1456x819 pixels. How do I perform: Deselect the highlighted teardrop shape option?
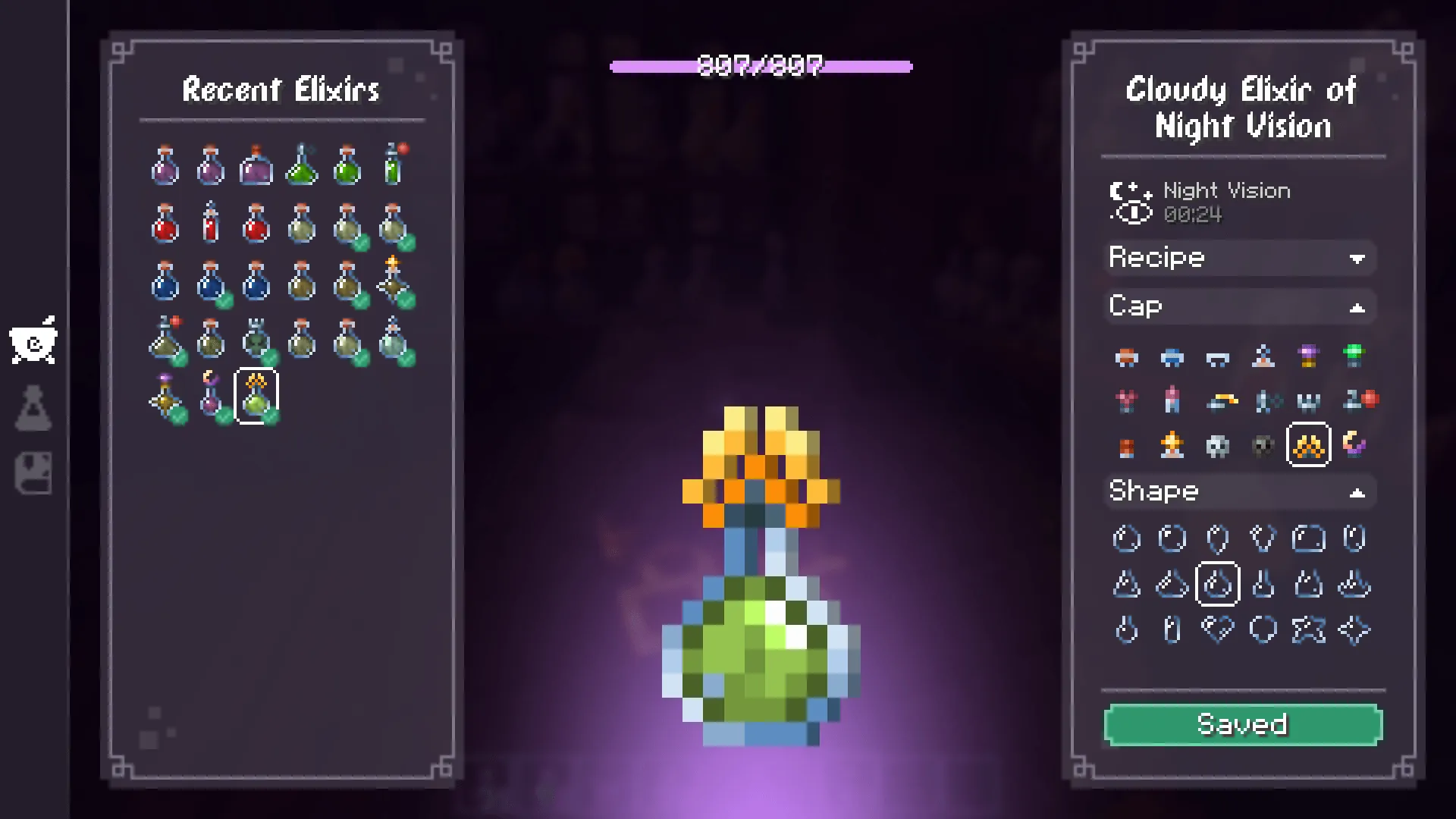(1219, 584)
